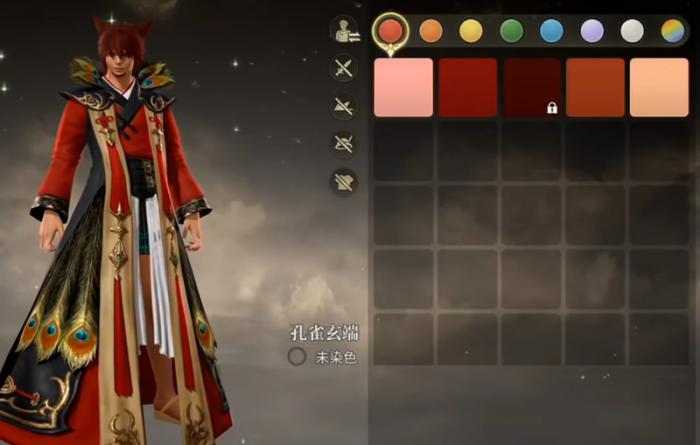Switch to the orange dye category
Screen dimensions: 700x445
(431, 31)
